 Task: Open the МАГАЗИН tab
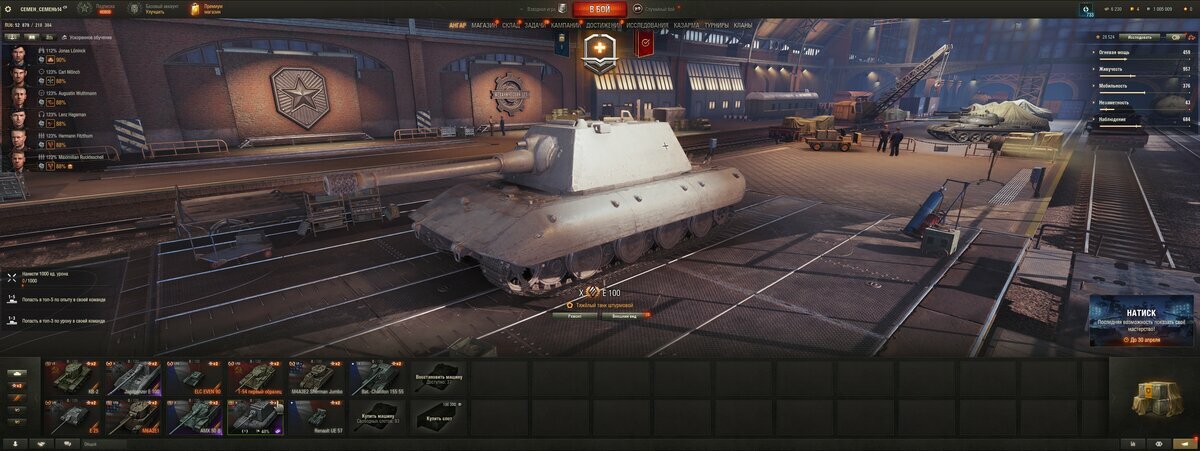[483, 24]
